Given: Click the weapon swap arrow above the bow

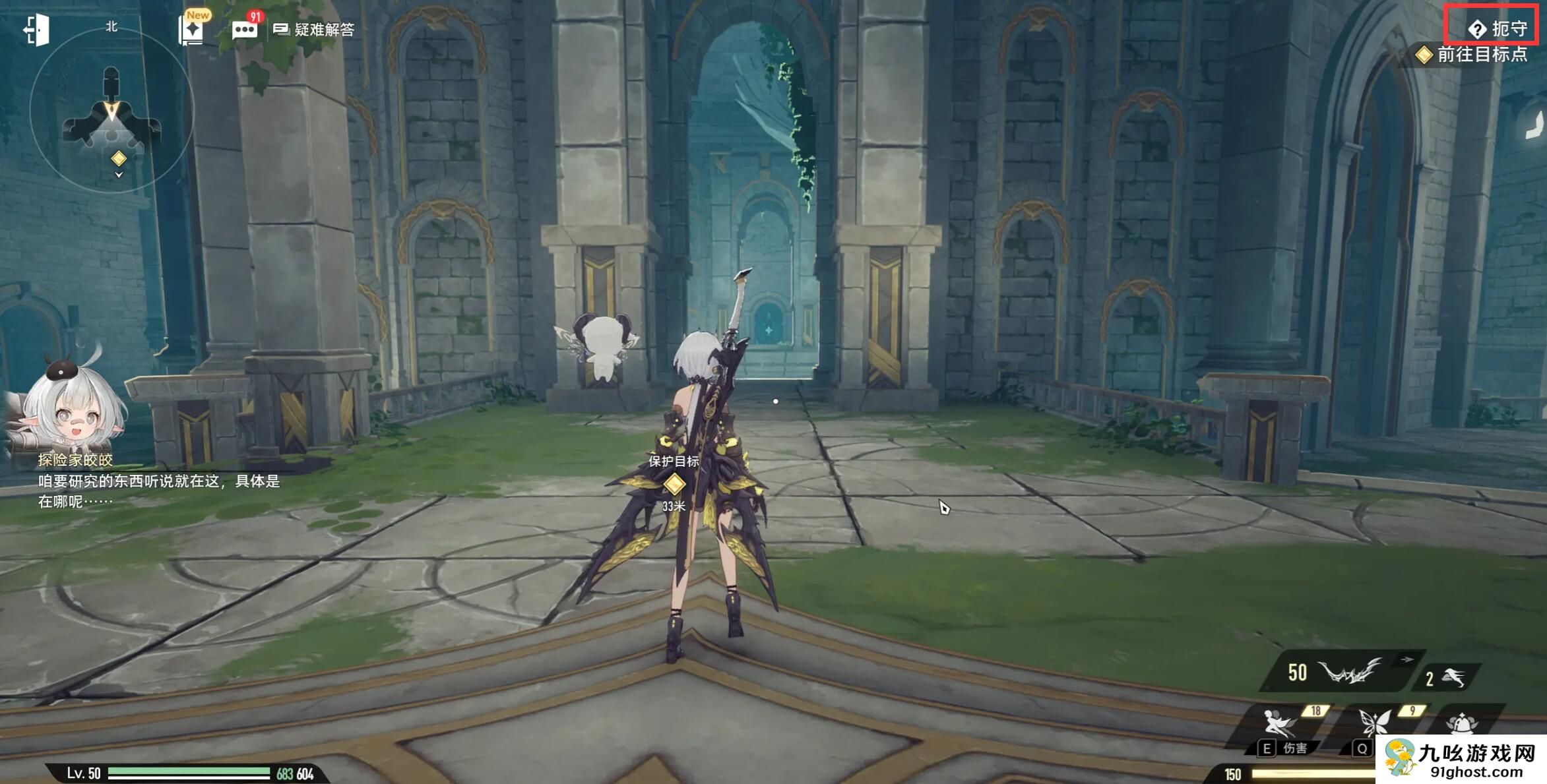Looking at the screenshot, I should tap(1407, 659).
